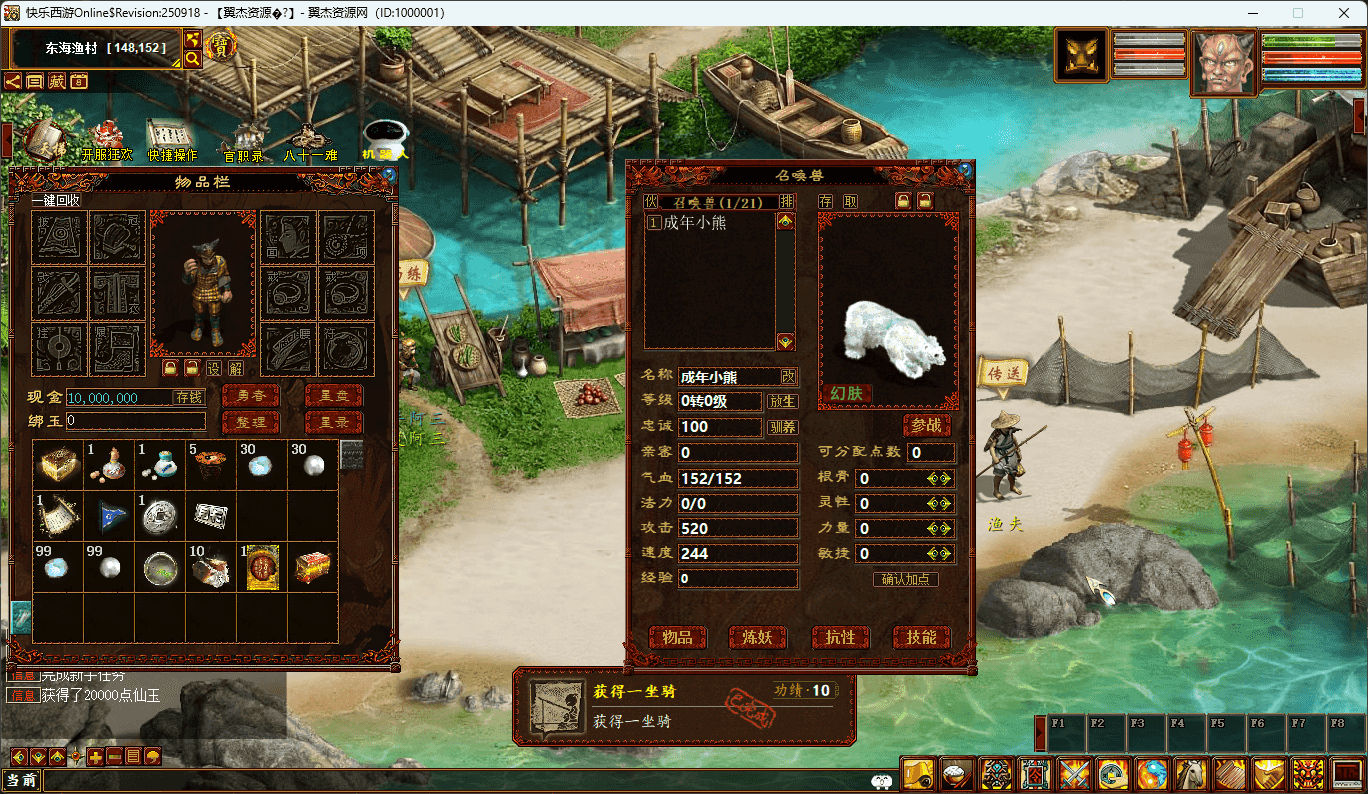
Task: Confirm stat points with 确认加点
Action: click(905, 579)
